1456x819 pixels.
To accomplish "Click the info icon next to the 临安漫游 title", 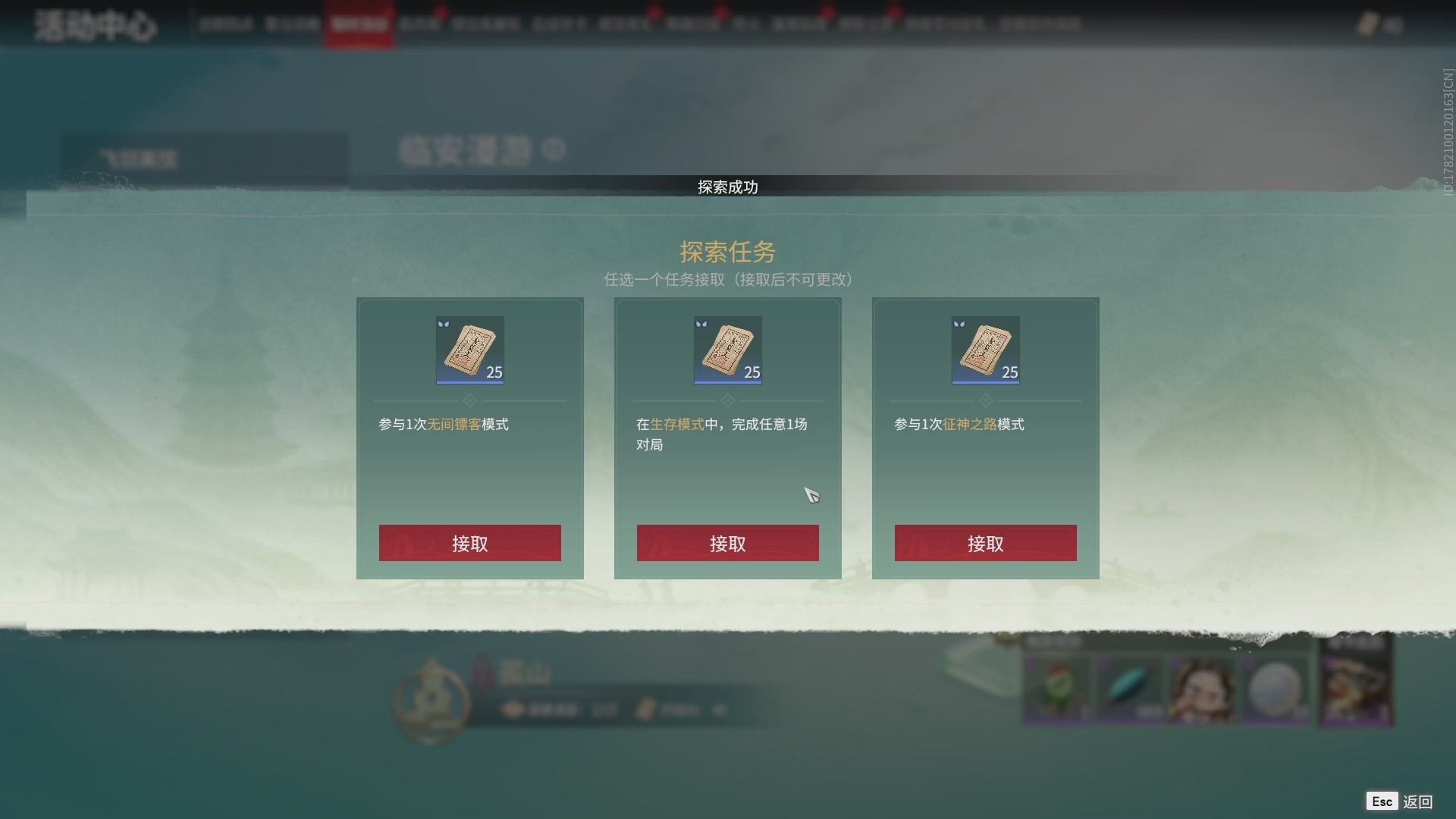I will [x=554, y=151].
